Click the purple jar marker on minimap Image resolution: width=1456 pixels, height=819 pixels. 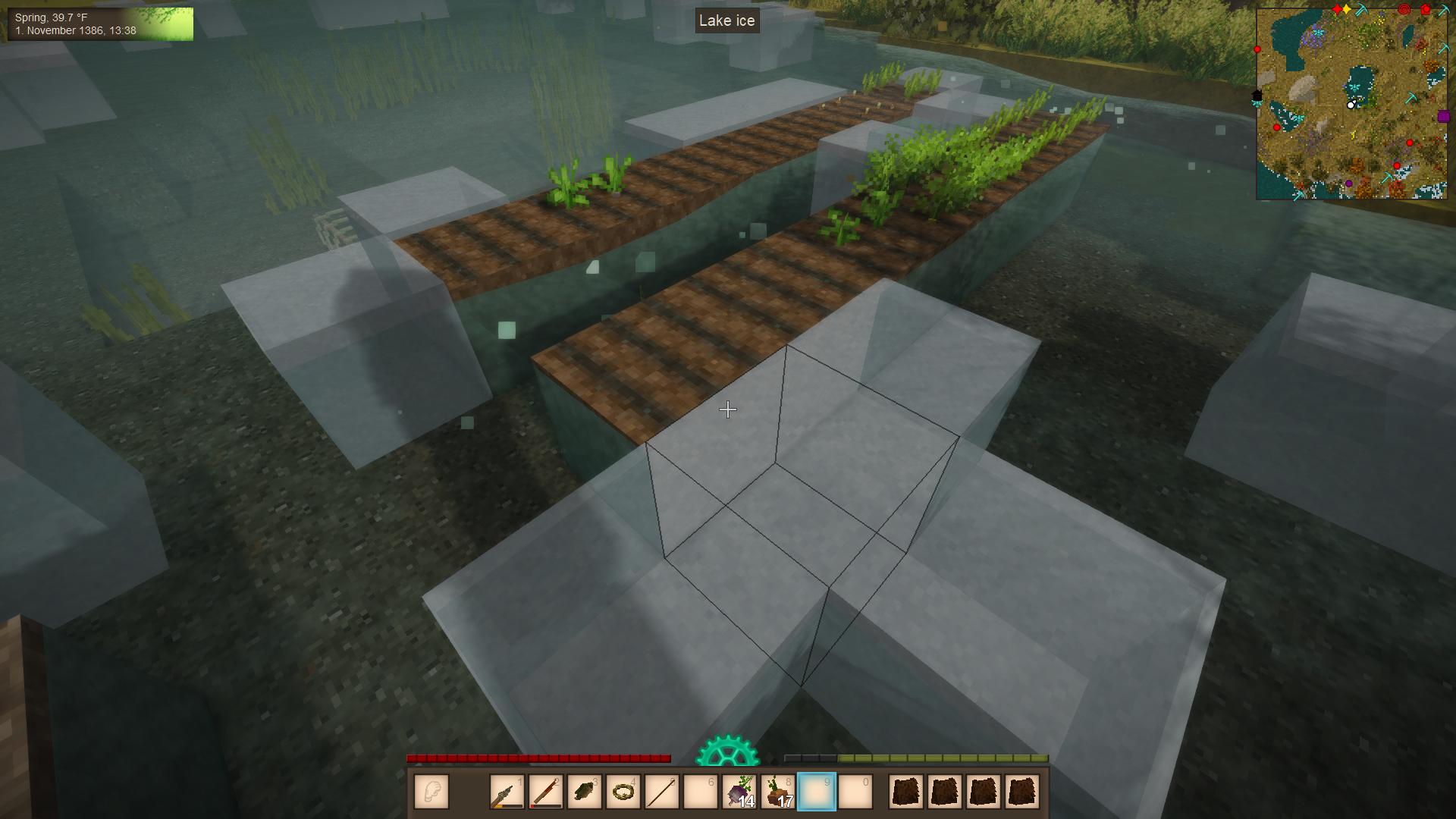pos(1443,117)
